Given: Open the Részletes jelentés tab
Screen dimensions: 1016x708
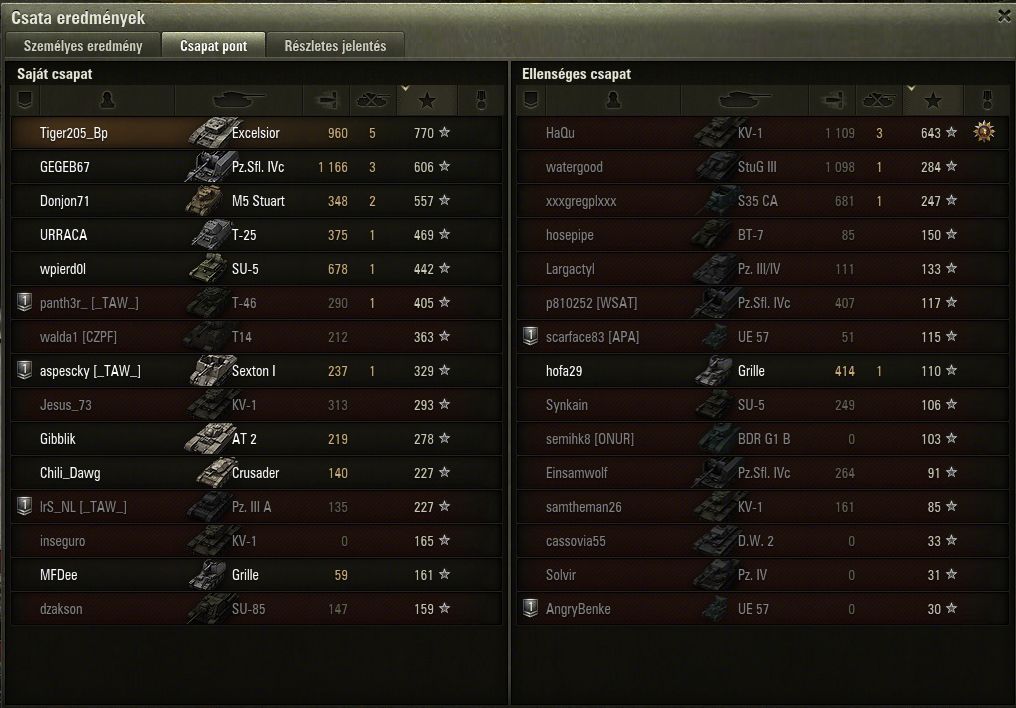Looking at the screenshot, I should [x=336, y=46].
